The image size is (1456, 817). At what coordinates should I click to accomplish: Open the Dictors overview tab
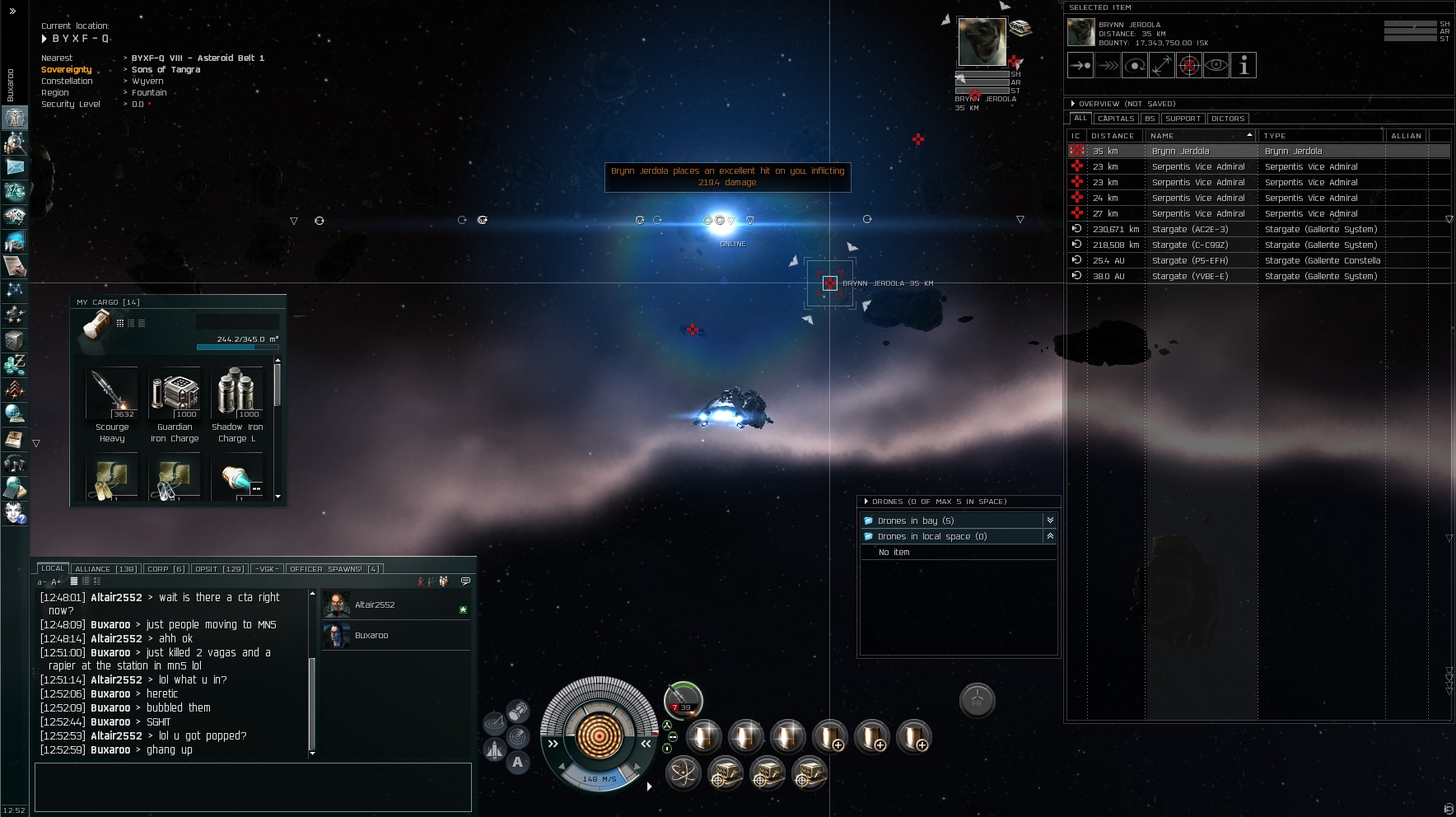pyautogui.click(x=1228, y=119)
